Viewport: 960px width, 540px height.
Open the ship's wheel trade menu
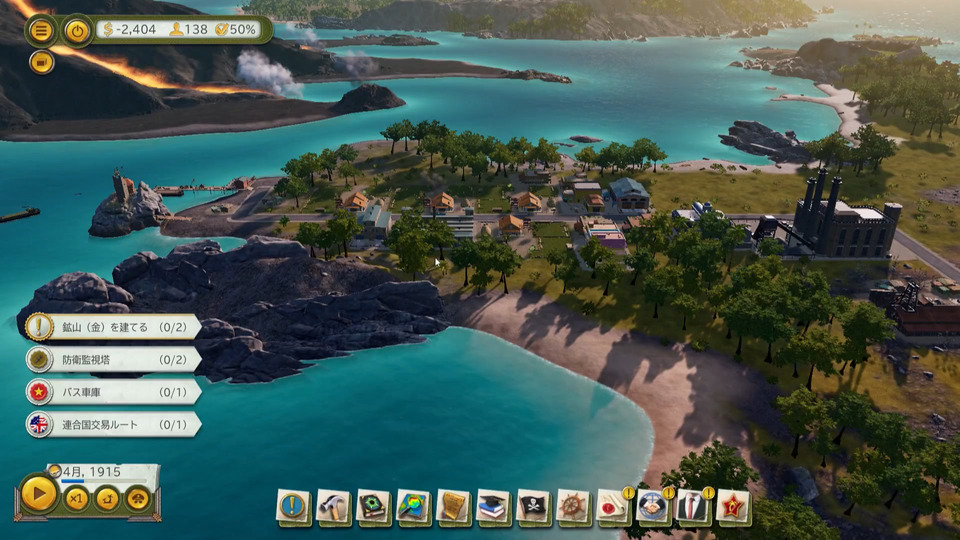click(x=573, y=506)
